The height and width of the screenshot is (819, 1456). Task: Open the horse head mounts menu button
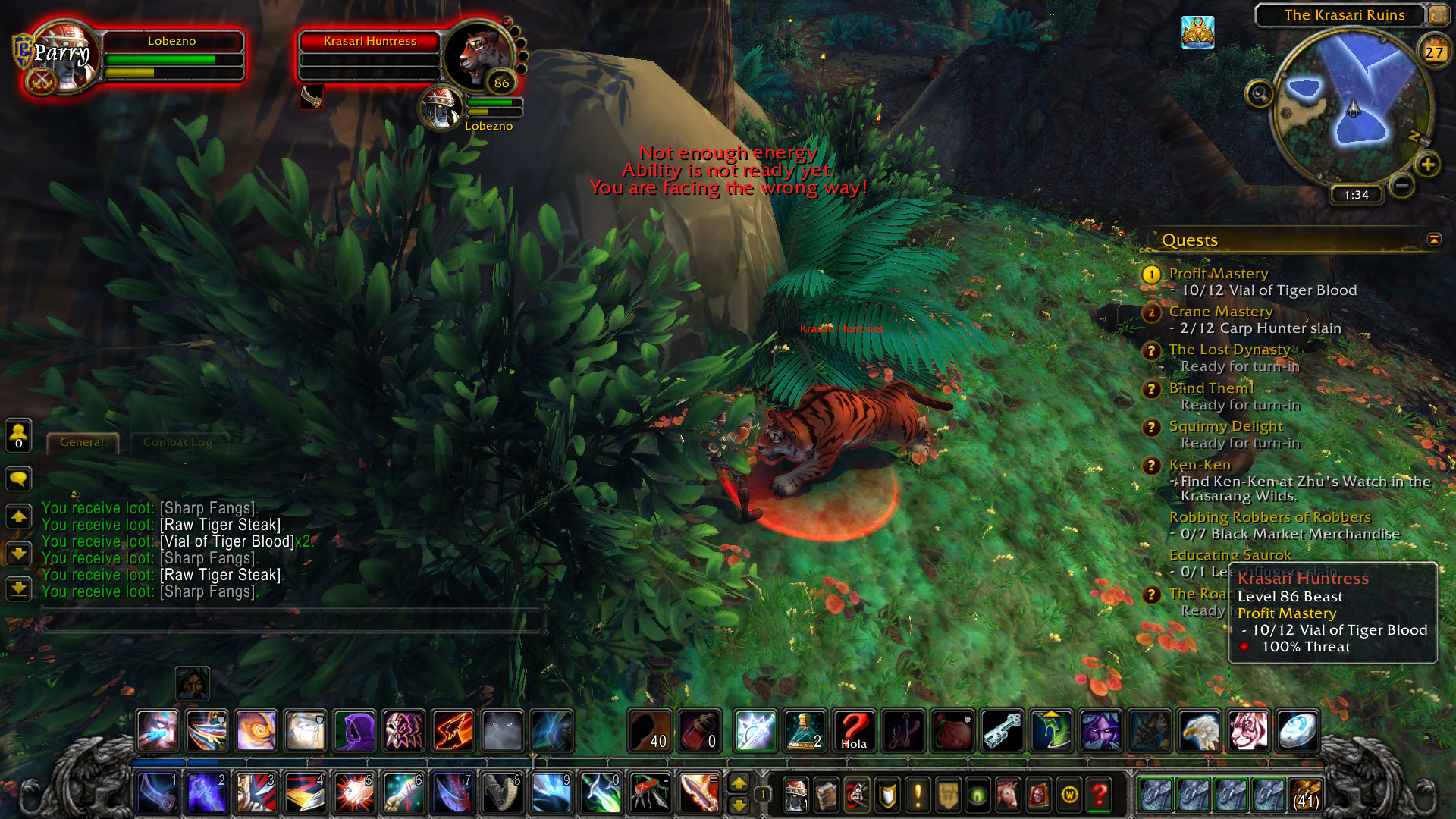click(x=1008, y=795)
